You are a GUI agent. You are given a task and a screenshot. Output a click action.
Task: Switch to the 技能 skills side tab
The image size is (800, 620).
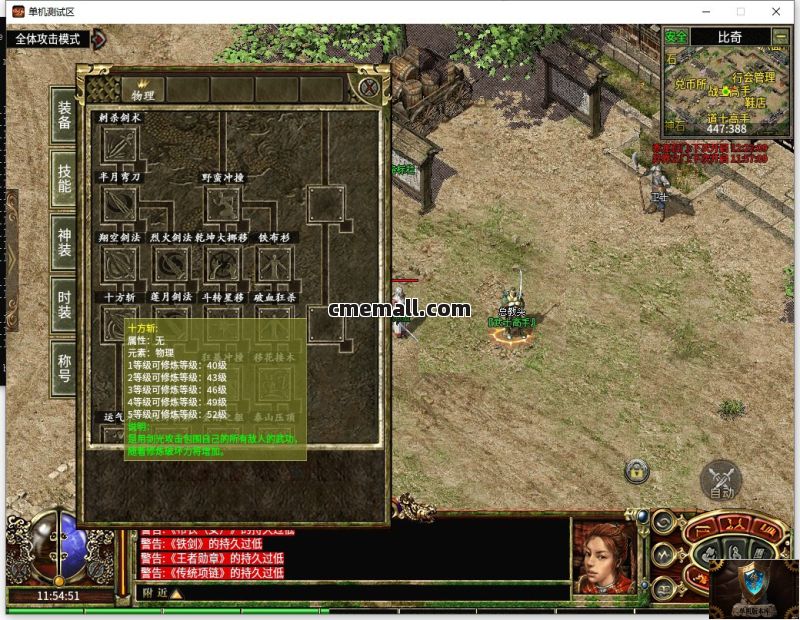[x=65, y=178]
